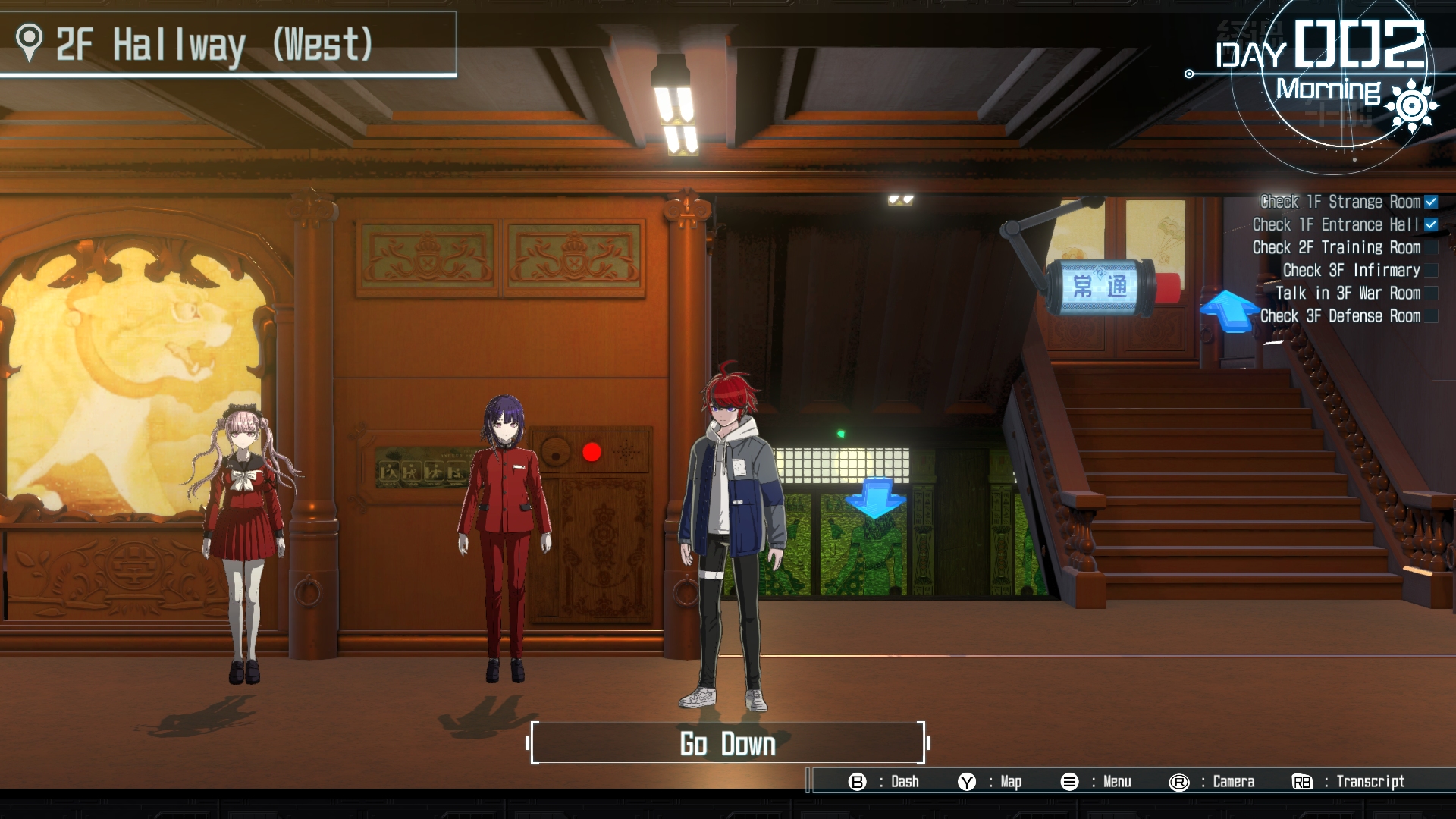Select the Check 1F Entrance Hall objective
Image resolution: width=1456 pixels, height=819 pixels.
coord(1335,224)
